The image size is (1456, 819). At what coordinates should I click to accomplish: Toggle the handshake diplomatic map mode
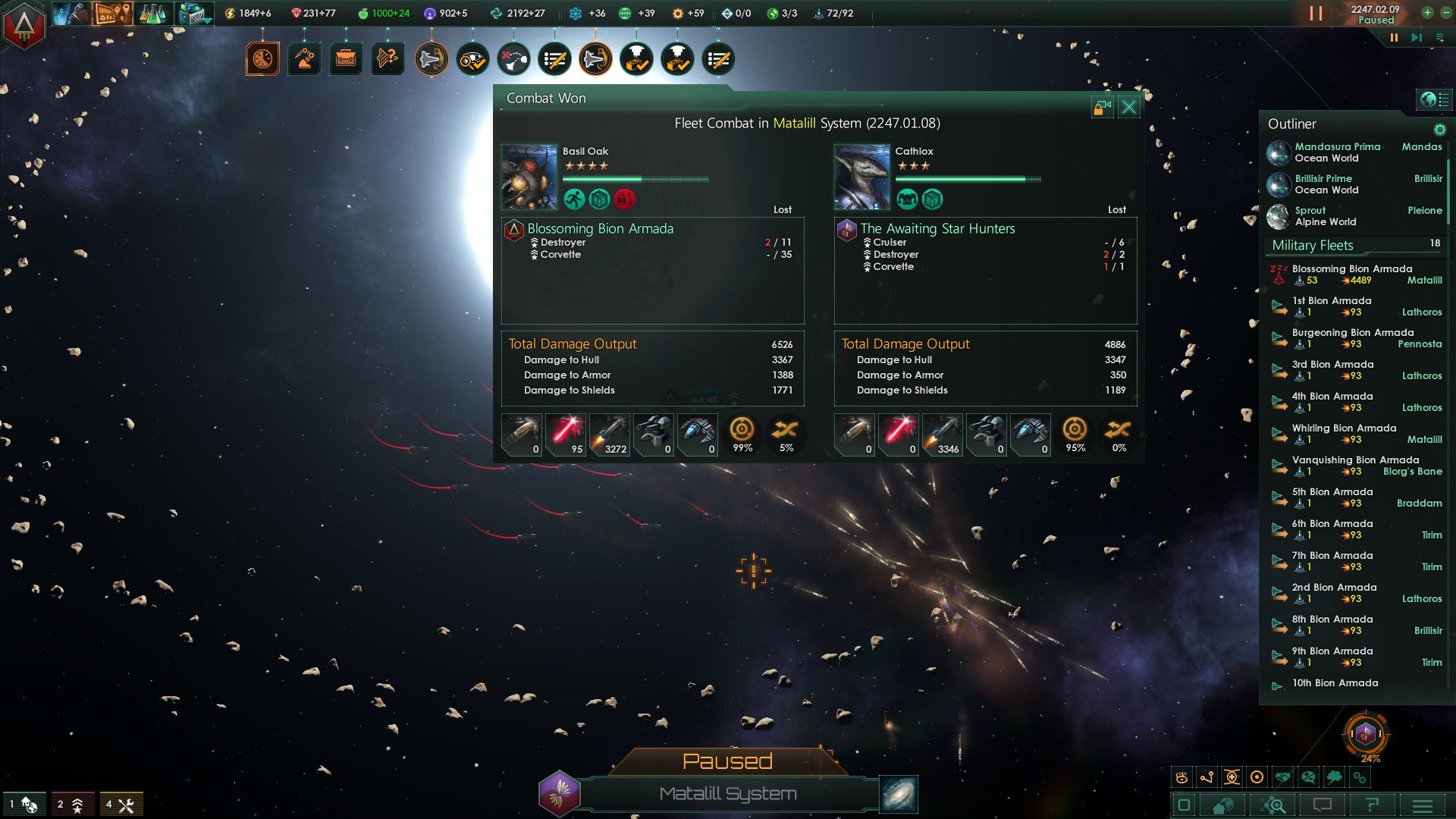tap(1283, 777)
